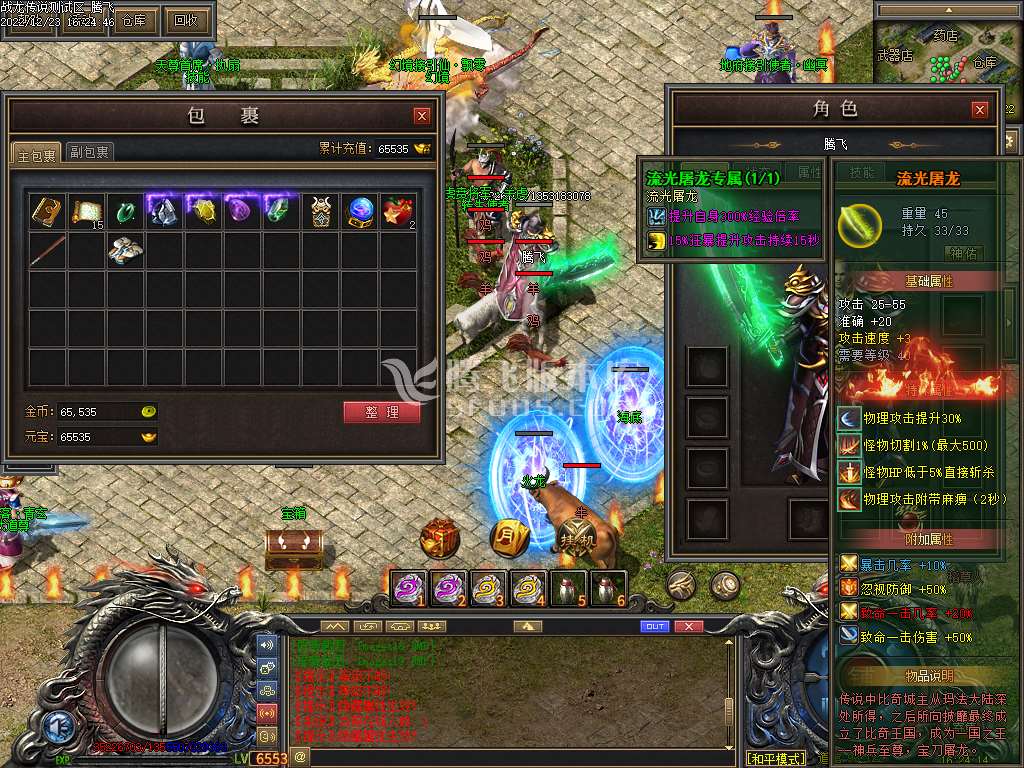Click the 回收 recycle button
Image resolution: width=1024 pixels, height=768 pixels.
tap(185, 19)
